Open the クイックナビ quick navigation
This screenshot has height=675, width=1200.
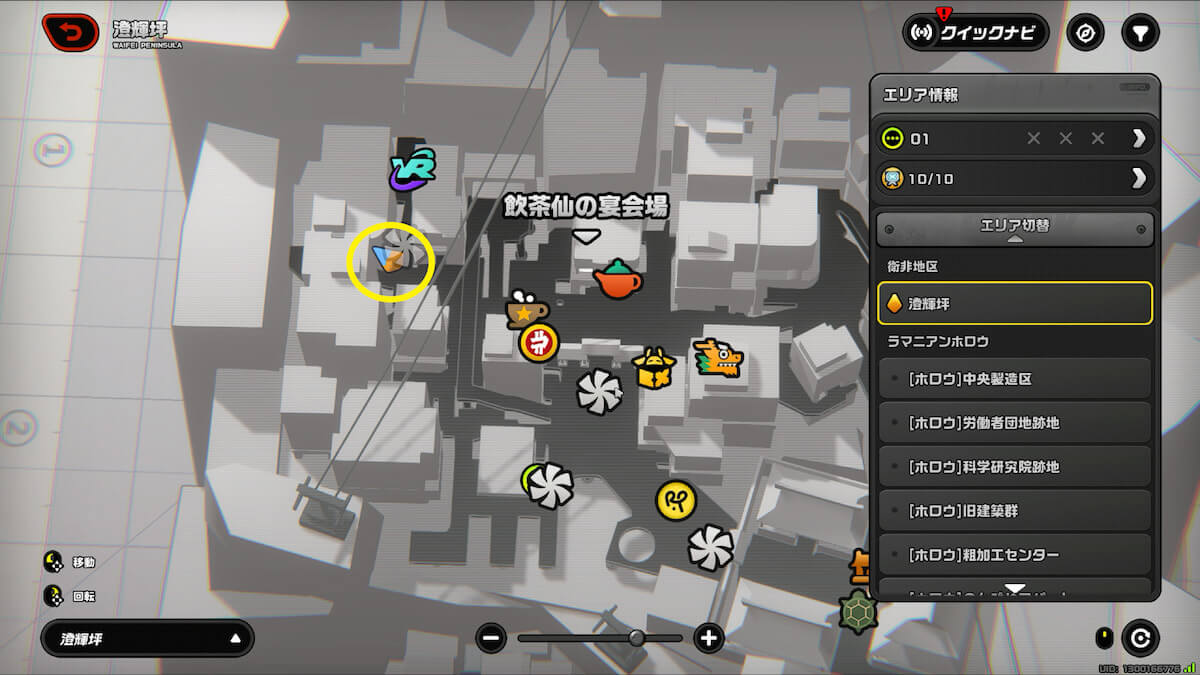975,33
